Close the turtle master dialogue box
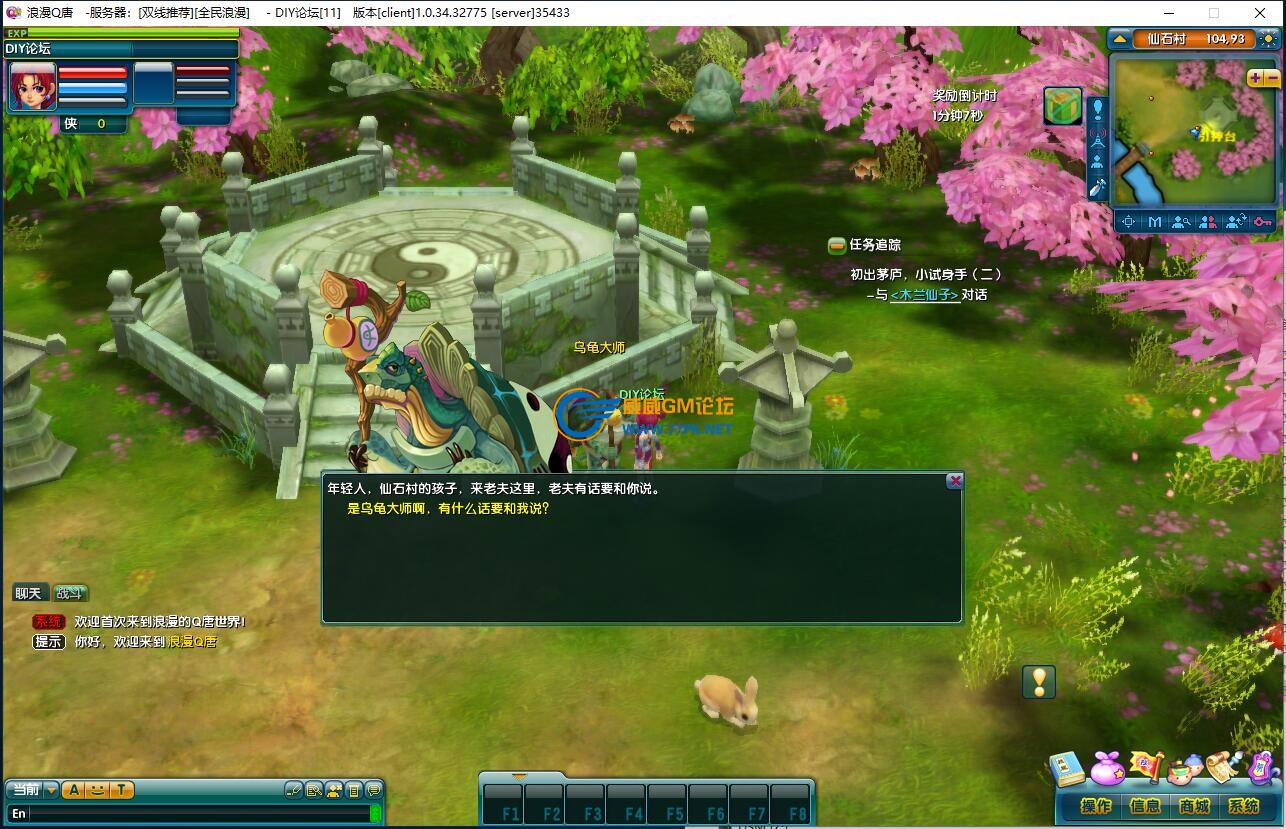 pos(955,481)
